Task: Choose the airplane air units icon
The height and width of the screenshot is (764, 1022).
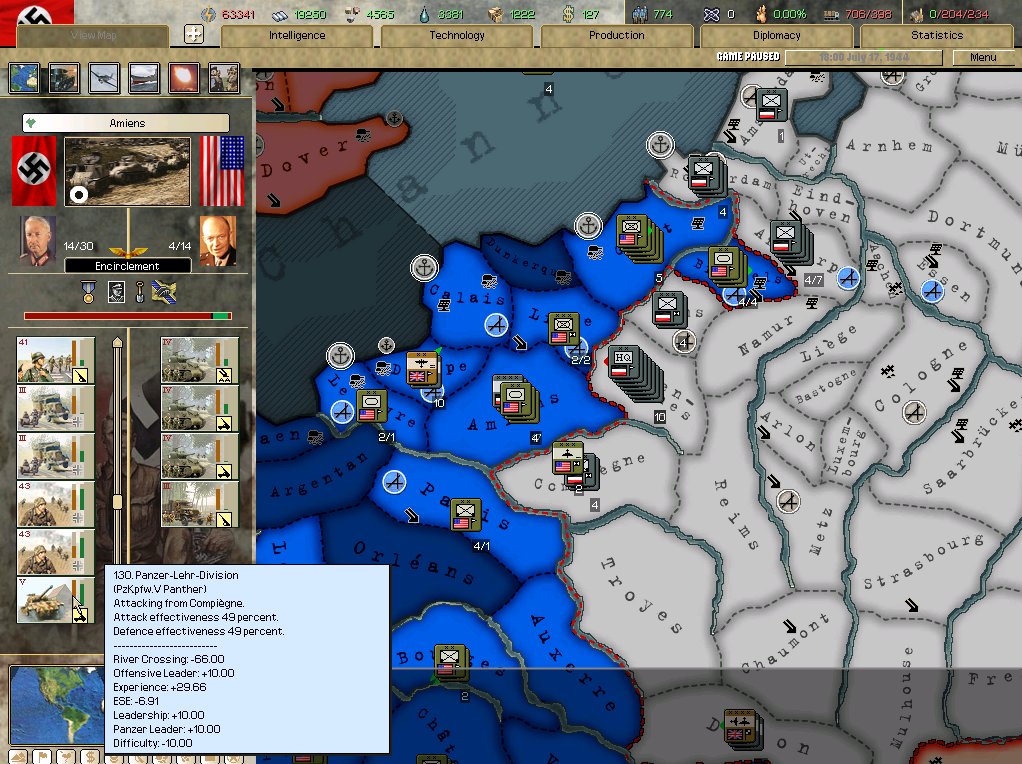Action: 104,78
